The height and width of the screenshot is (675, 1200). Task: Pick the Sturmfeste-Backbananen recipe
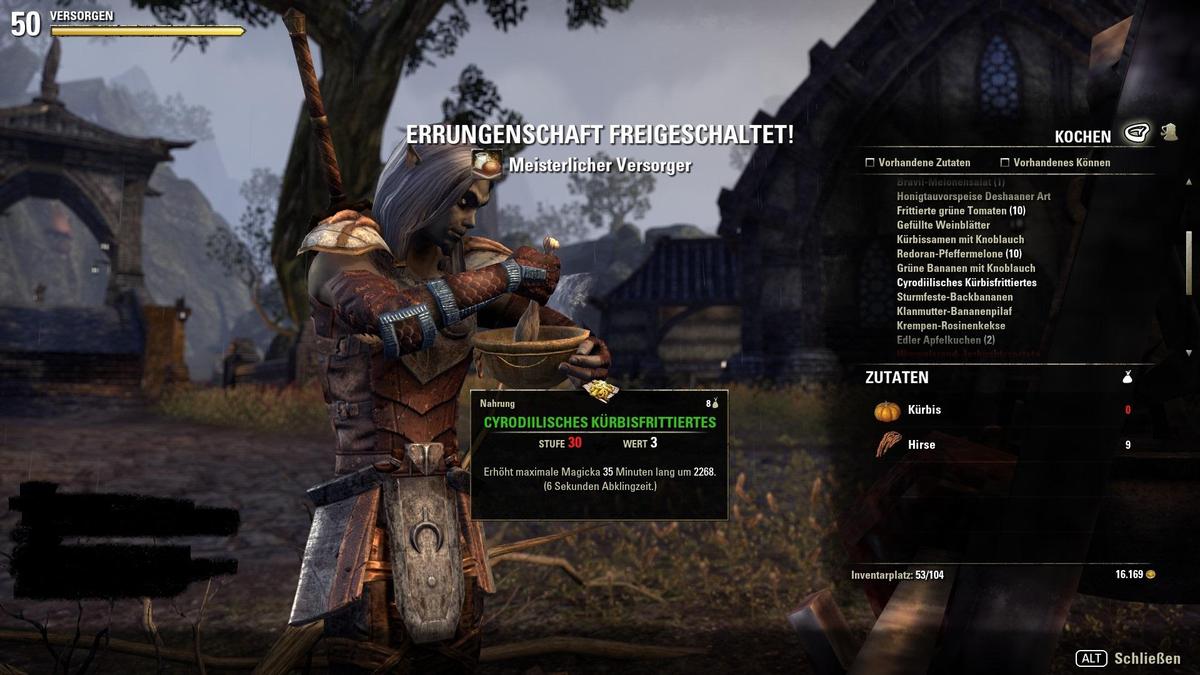[954, 297]
